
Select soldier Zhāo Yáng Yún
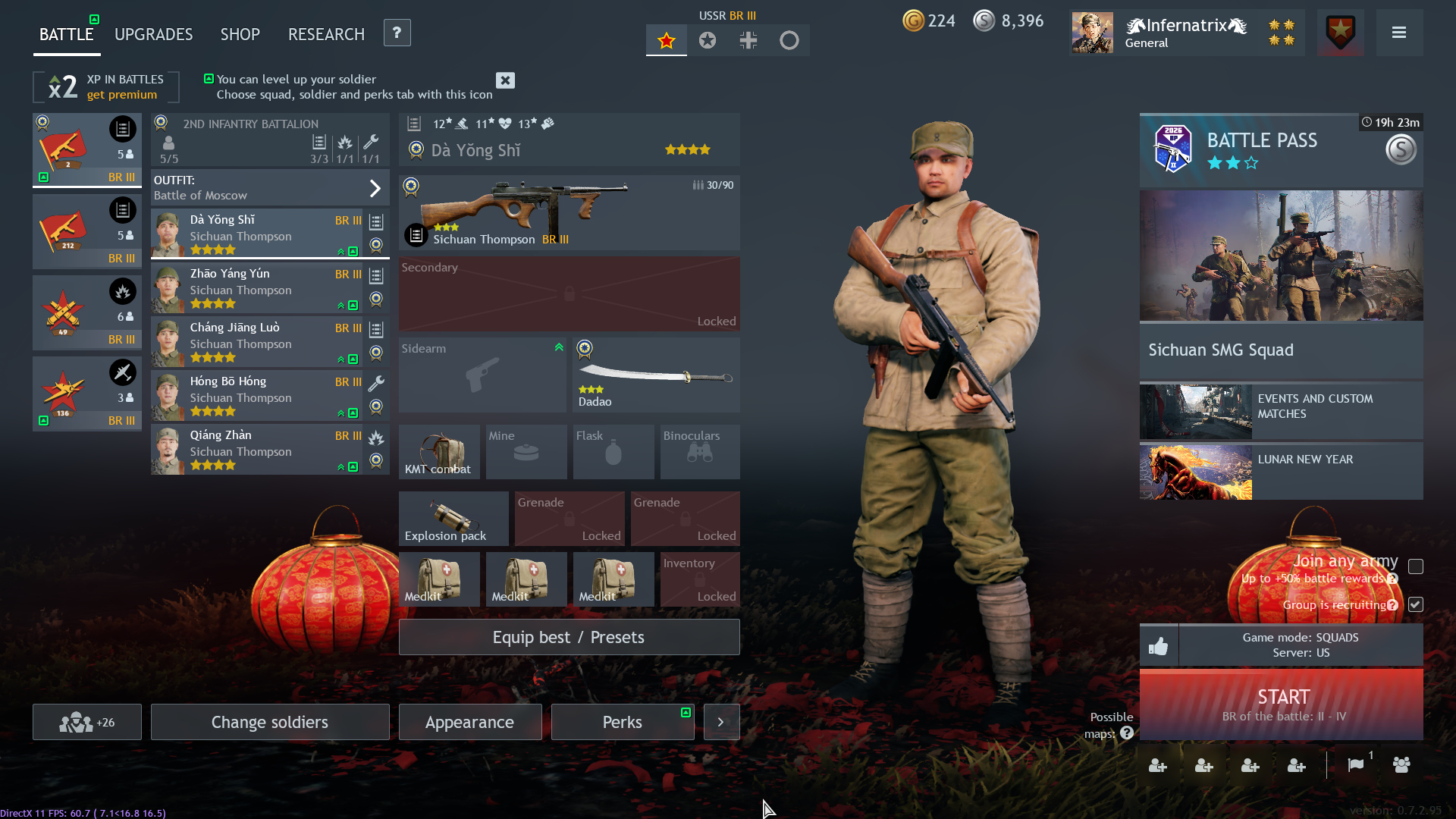pyautogui.click(x=258, y=288)
